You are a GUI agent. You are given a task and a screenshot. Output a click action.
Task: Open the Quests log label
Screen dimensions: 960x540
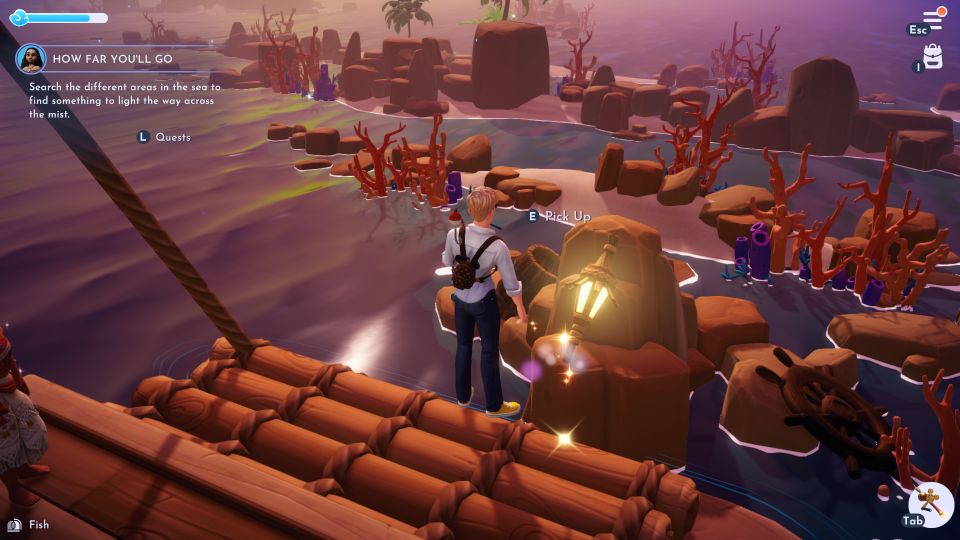(172, 137)
